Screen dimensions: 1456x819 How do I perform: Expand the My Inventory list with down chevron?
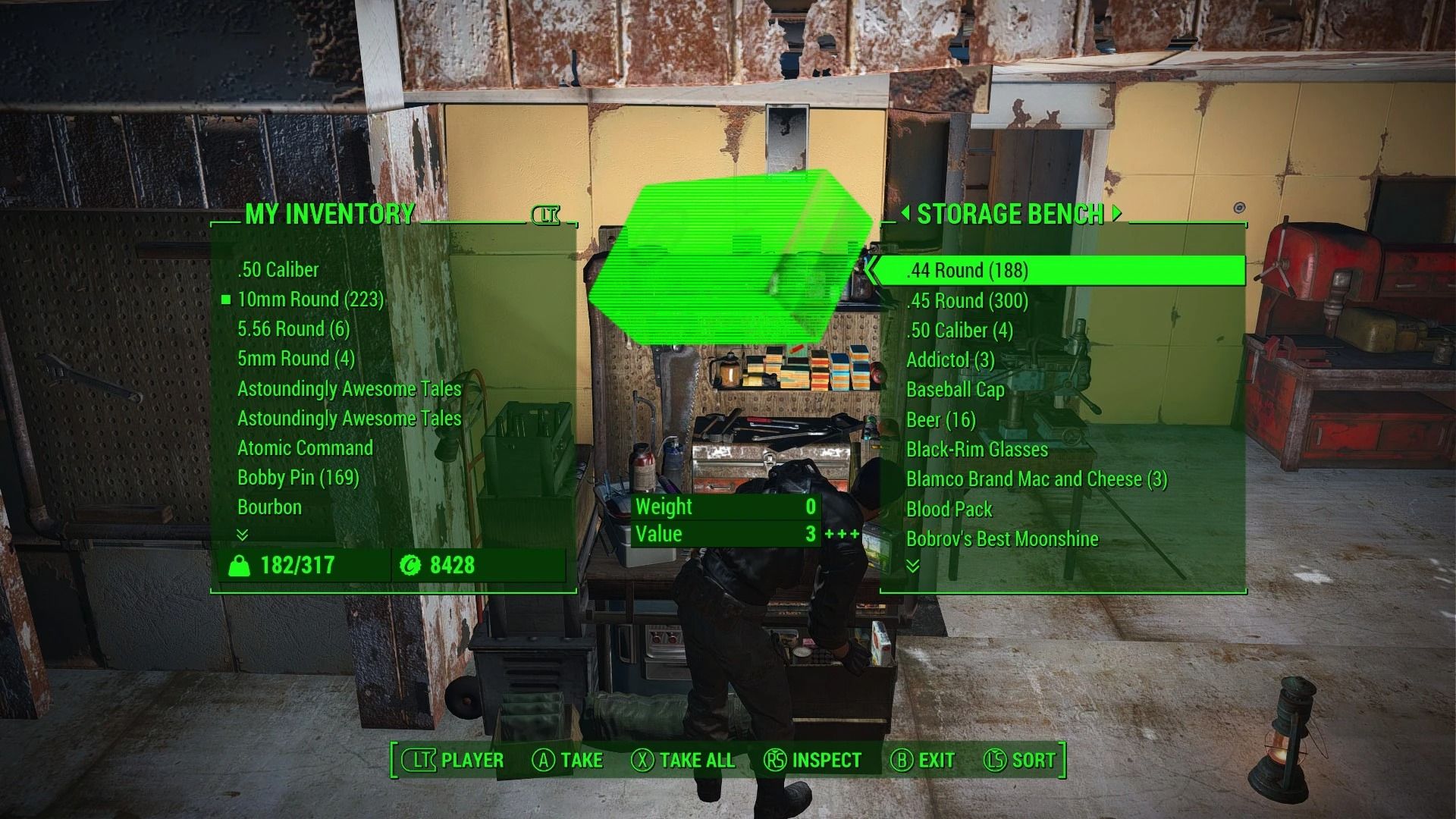pyautogui.click(x=241, y=535)
